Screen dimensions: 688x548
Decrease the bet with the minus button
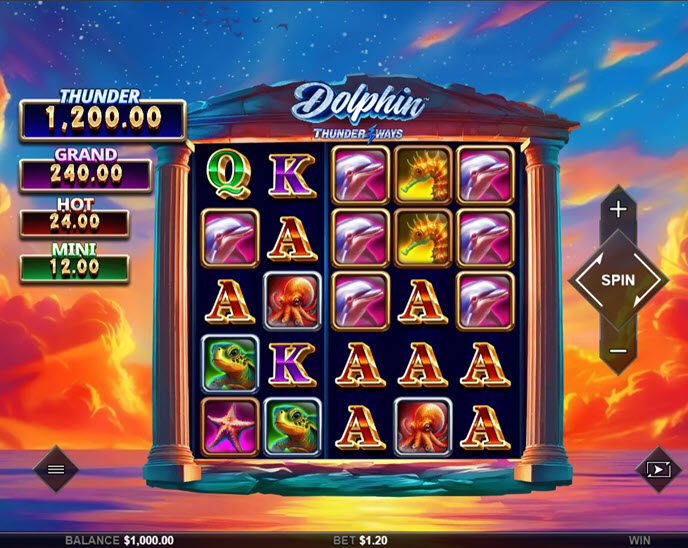pos(618,351)
